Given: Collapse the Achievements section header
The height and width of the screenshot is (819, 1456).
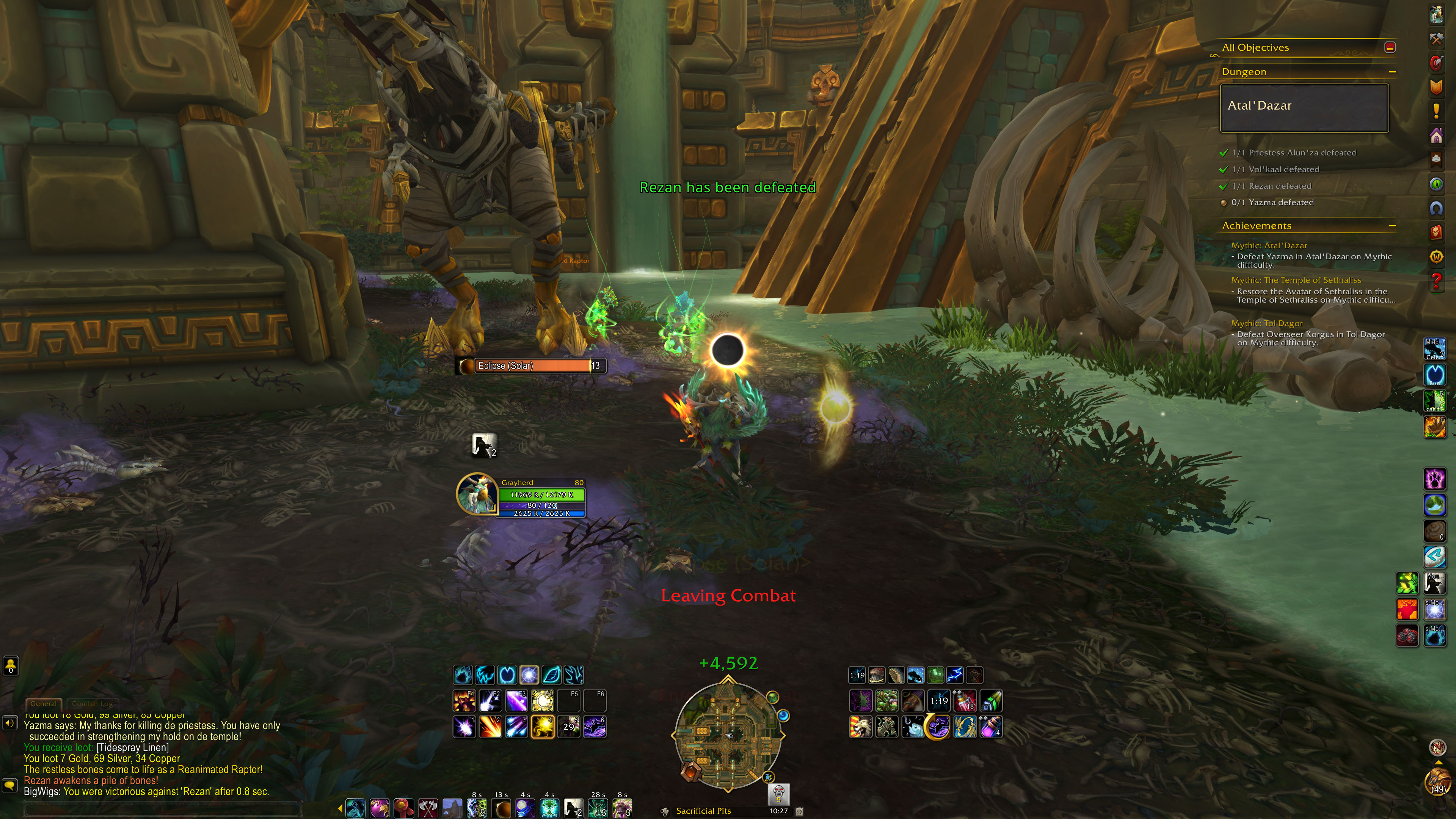Looking at the screenshot, I should tap(1392, 226).
